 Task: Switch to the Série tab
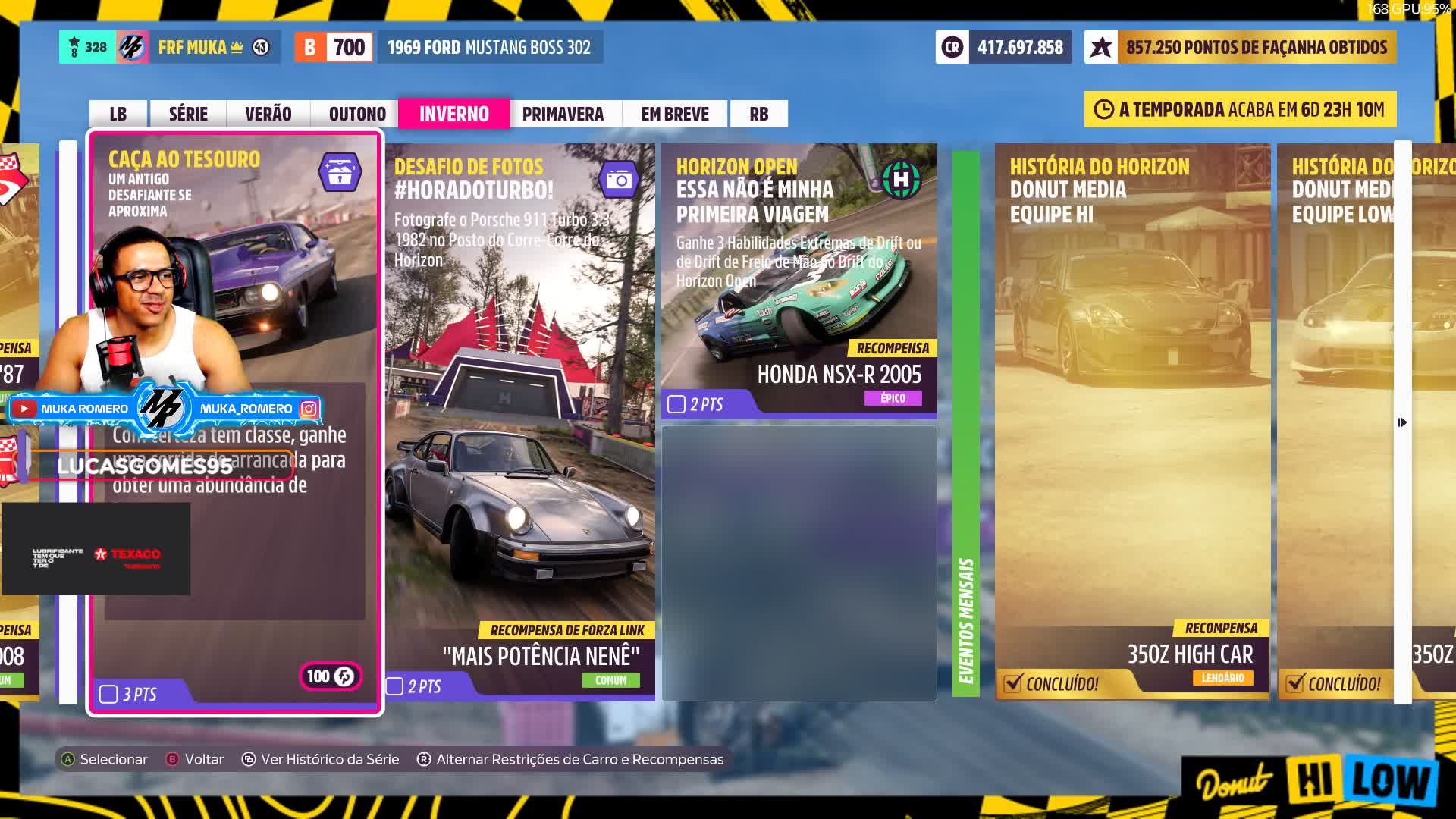click(x=188, y=114)
